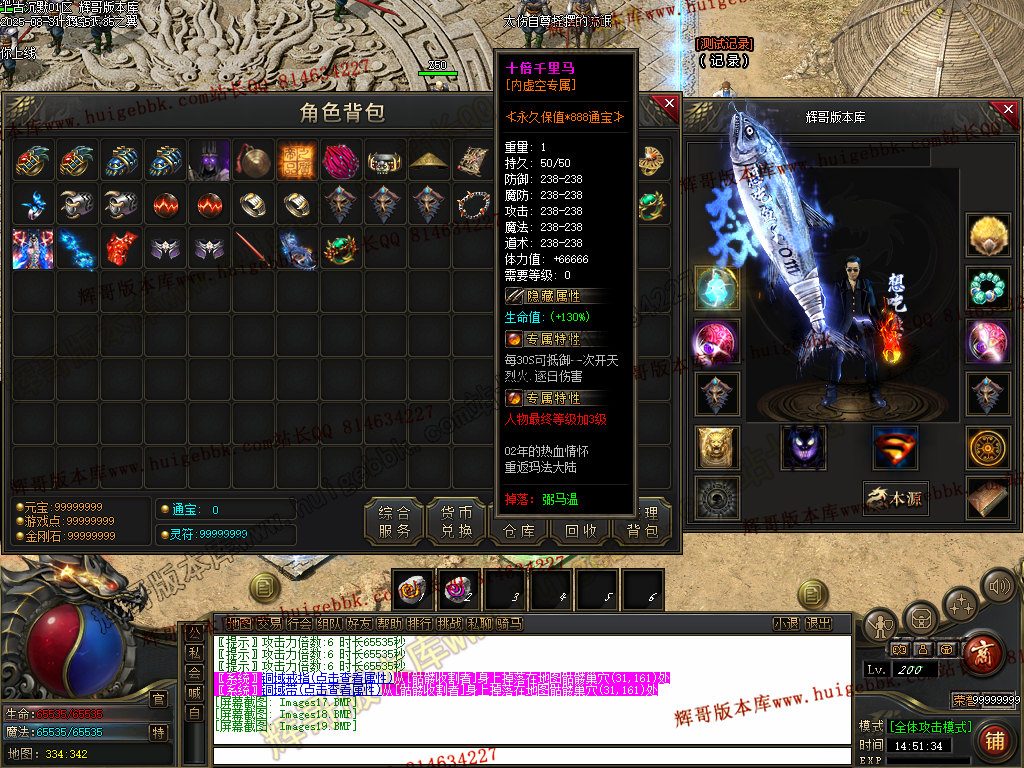Select the bamboo straw hat item

click(x=430, y=160)
